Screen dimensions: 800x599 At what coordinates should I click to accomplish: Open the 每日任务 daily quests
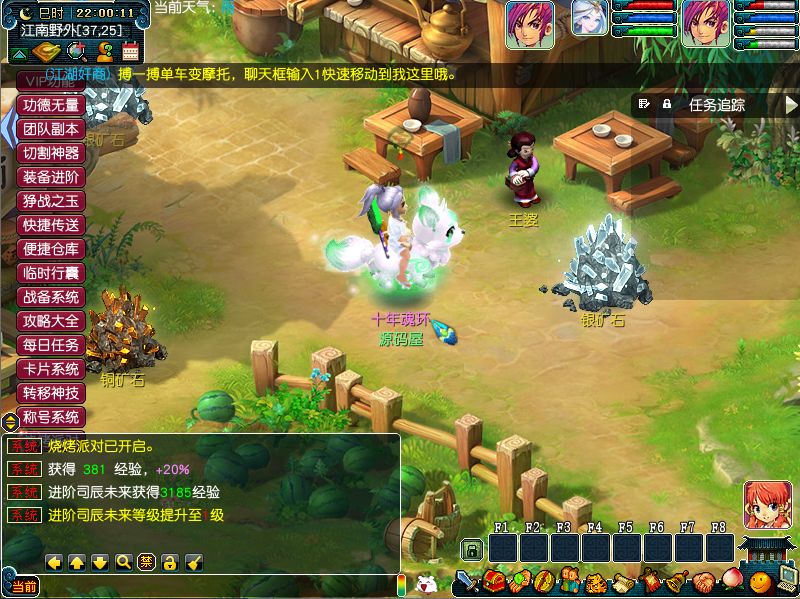[x=52, y=345]
